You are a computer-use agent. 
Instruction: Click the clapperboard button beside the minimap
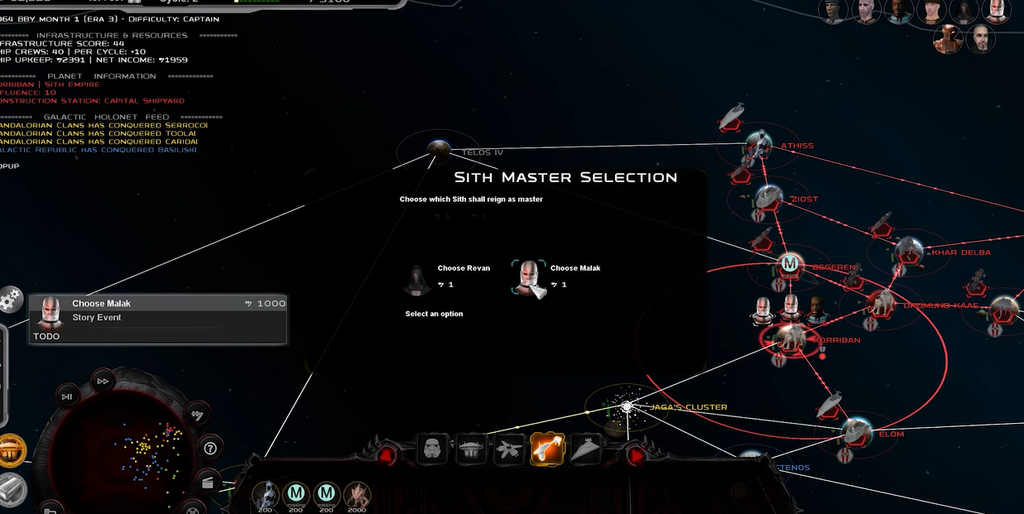[209, 480]
